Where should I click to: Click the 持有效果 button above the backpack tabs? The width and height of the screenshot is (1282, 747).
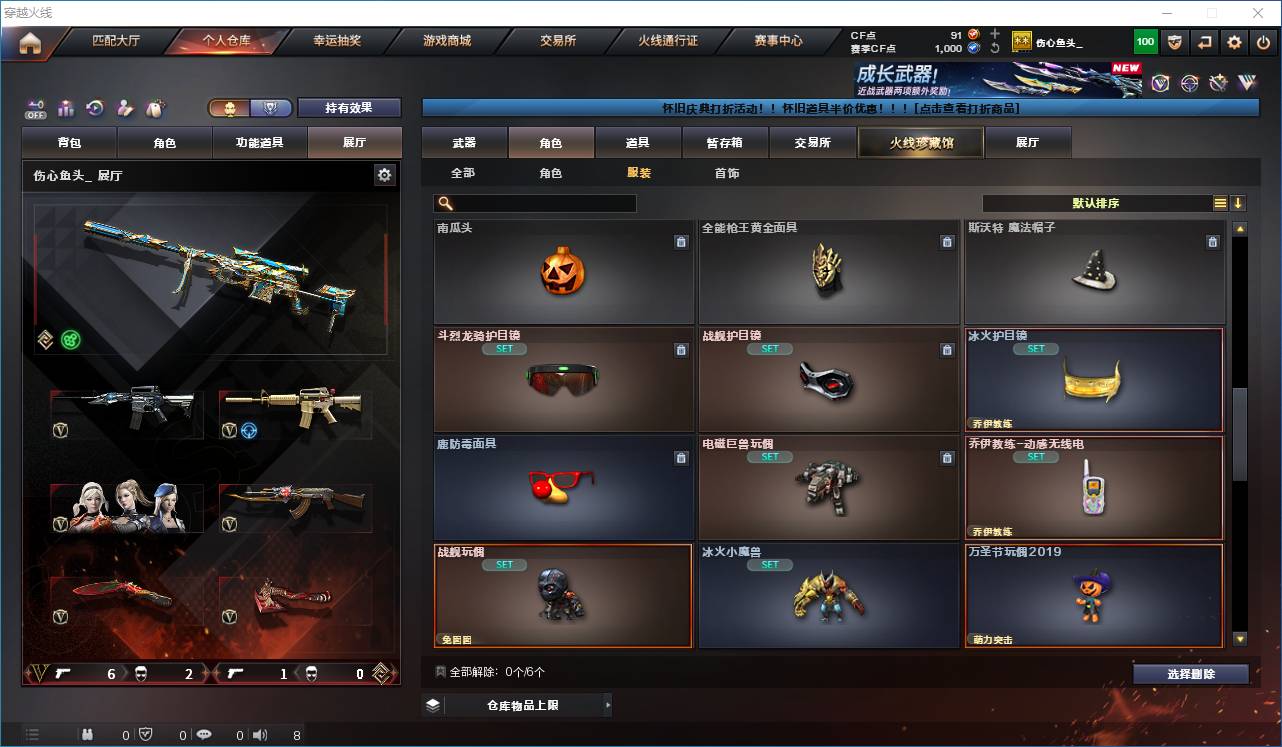349,108
